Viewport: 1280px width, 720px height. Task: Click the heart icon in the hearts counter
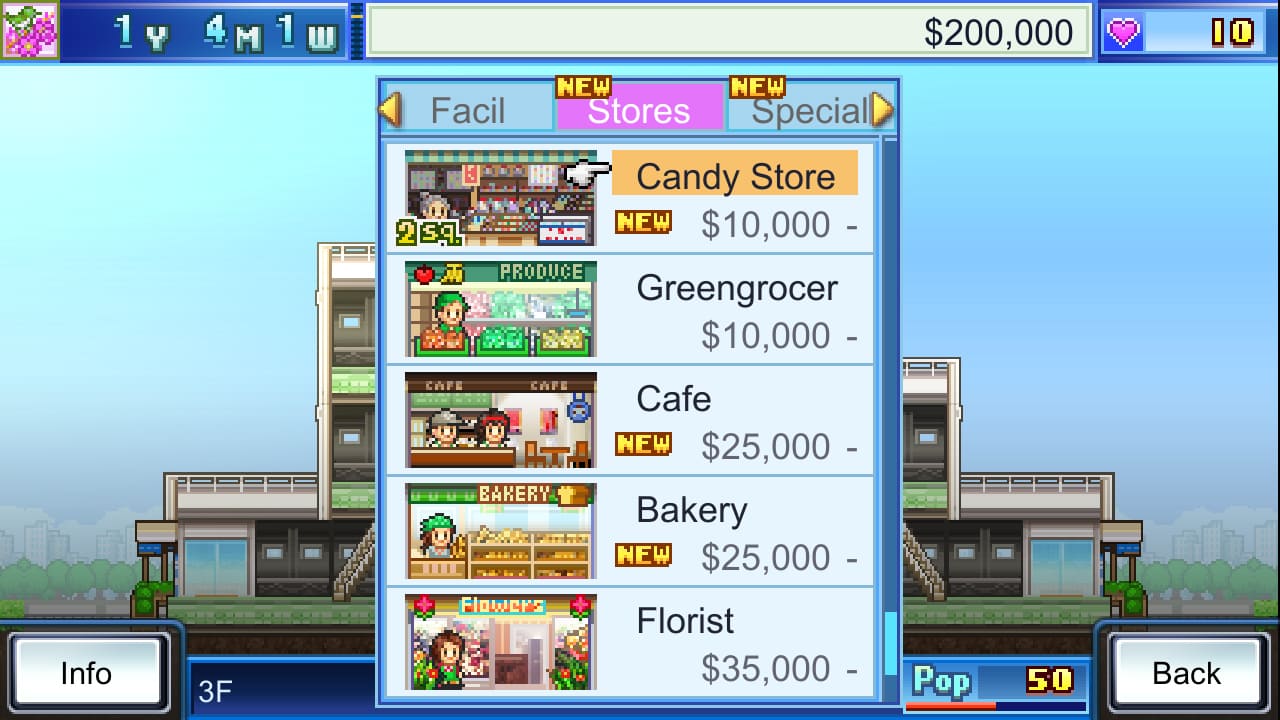pos(1123,31)
